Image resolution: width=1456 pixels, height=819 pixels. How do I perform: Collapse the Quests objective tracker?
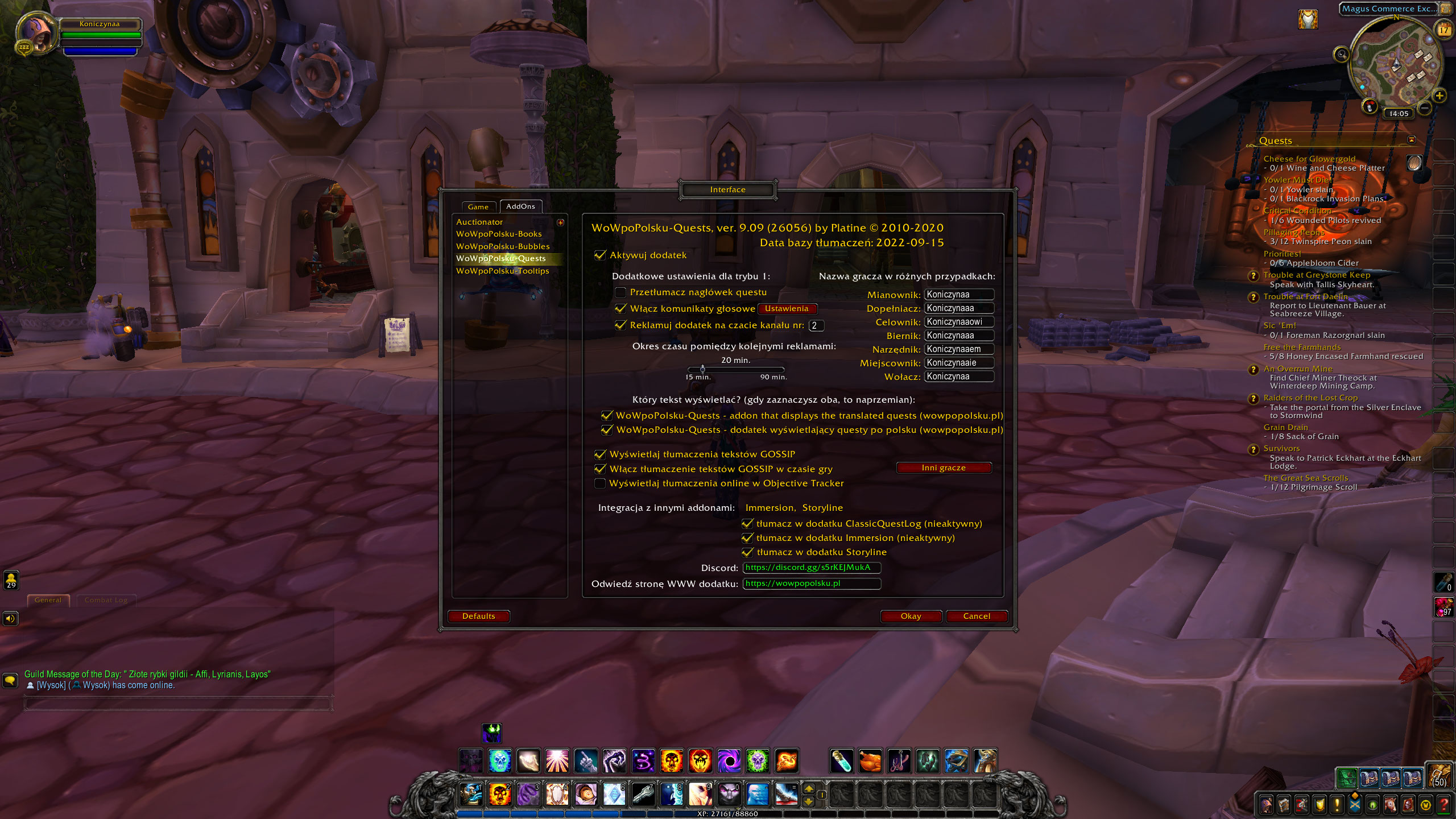click(1412, 140)
